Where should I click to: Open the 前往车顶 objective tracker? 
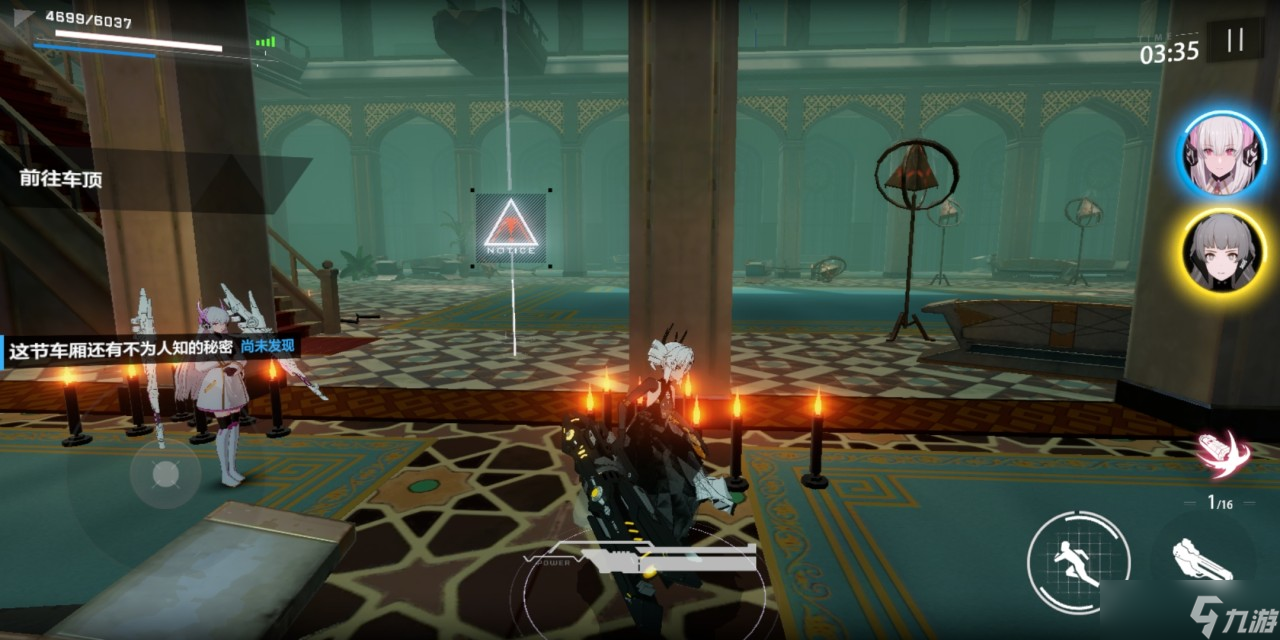[61, 180]
